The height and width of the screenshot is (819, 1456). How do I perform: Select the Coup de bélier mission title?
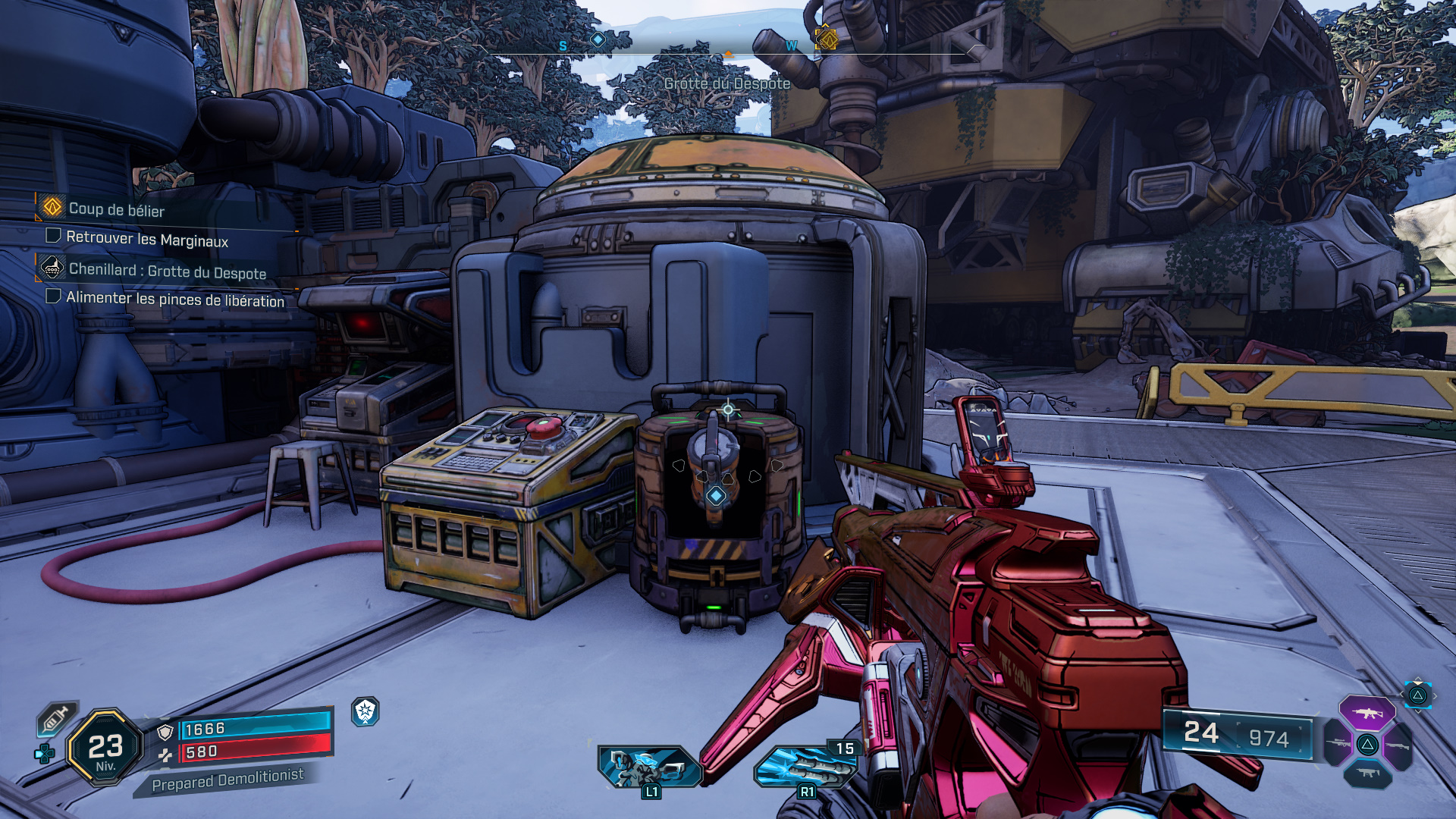115,209
